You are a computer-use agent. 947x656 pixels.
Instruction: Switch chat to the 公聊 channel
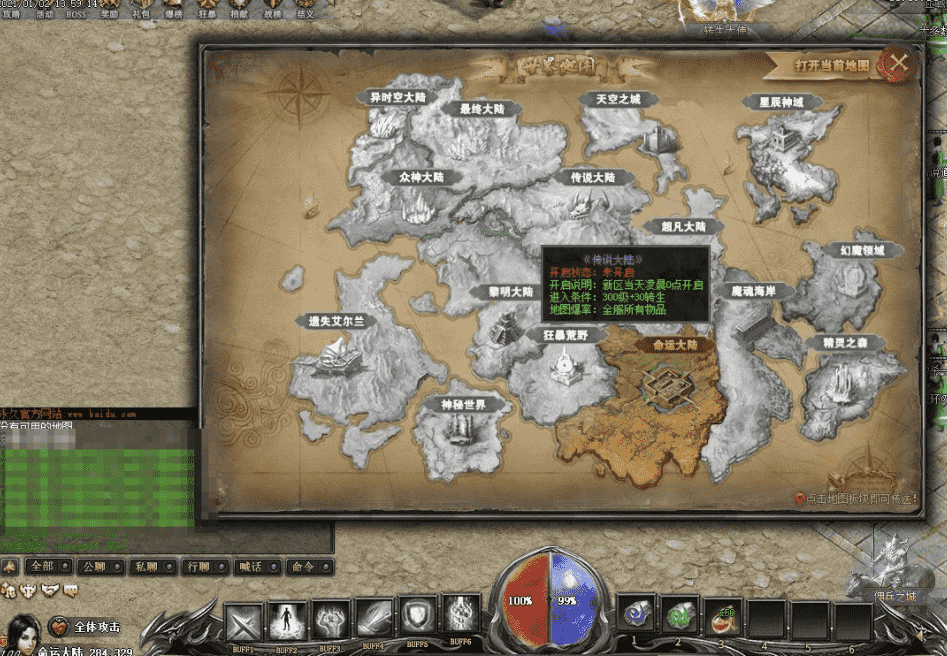tap(94, 566)
